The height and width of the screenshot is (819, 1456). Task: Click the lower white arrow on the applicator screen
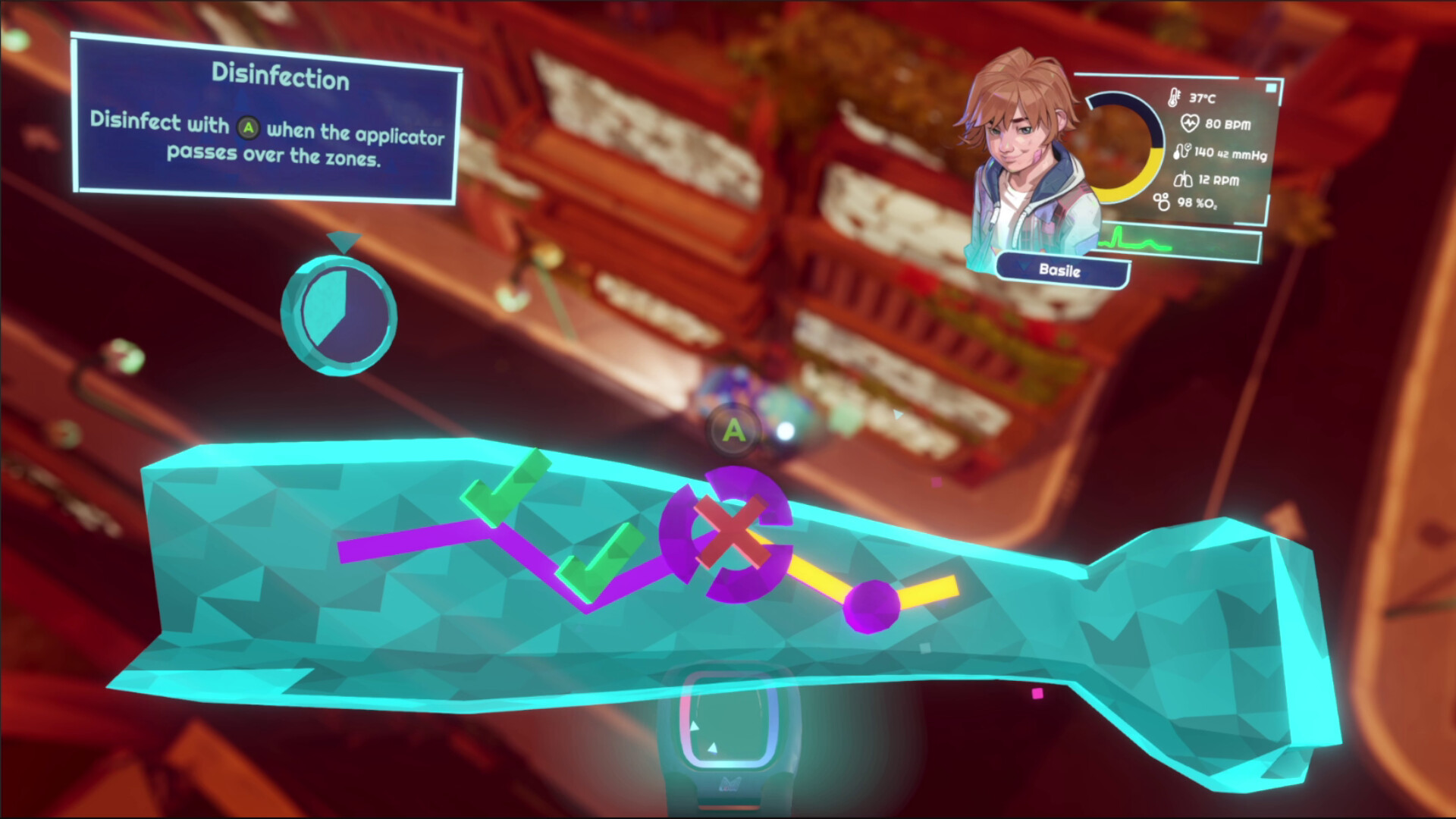point(713,748)
